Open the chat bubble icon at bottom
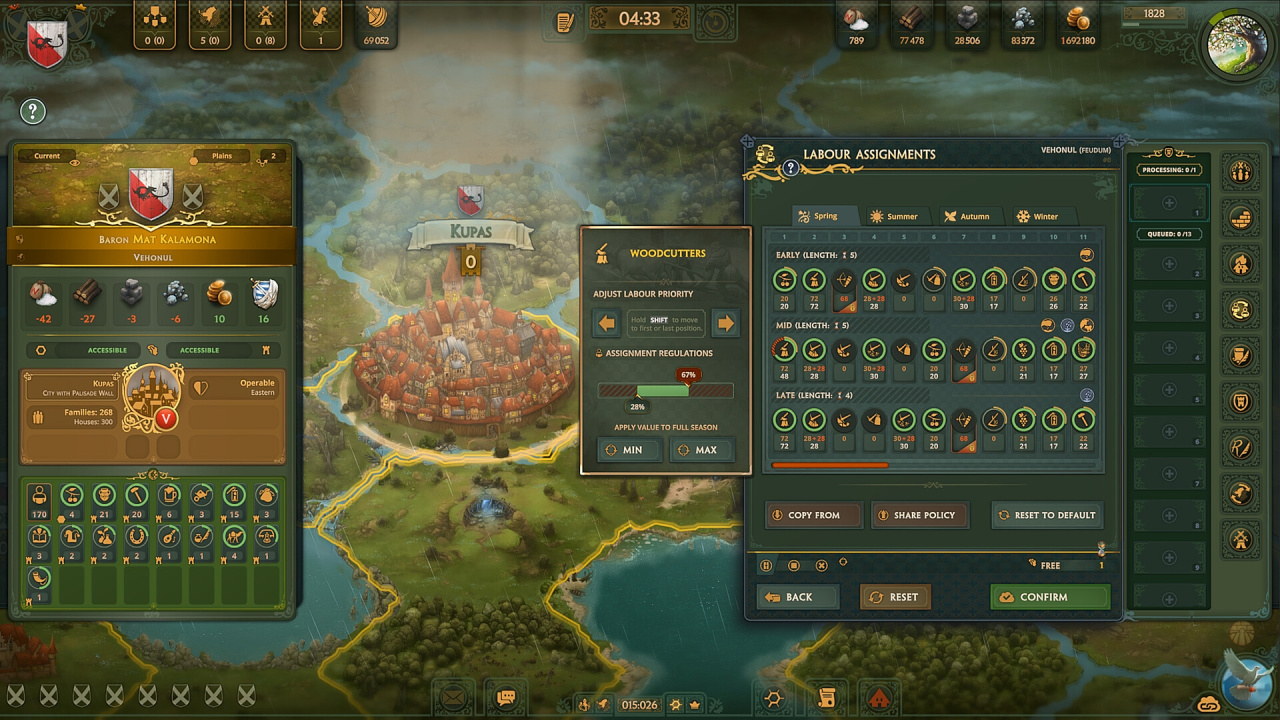Viewport: 1280px width, 720px height. point(506,697)
